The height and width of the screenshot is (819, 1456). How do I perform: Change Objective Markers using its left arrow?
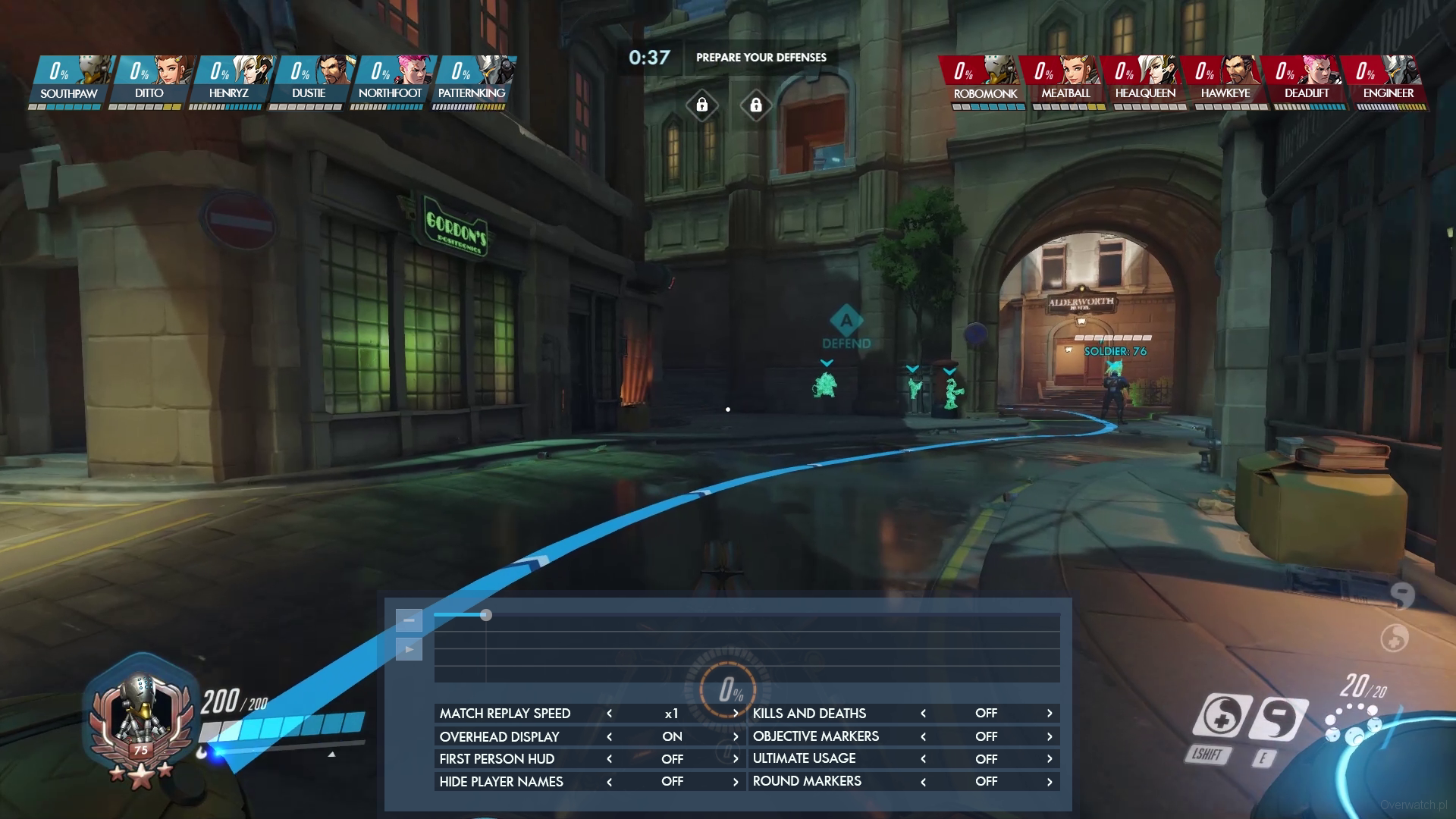[x=923, y=736]
